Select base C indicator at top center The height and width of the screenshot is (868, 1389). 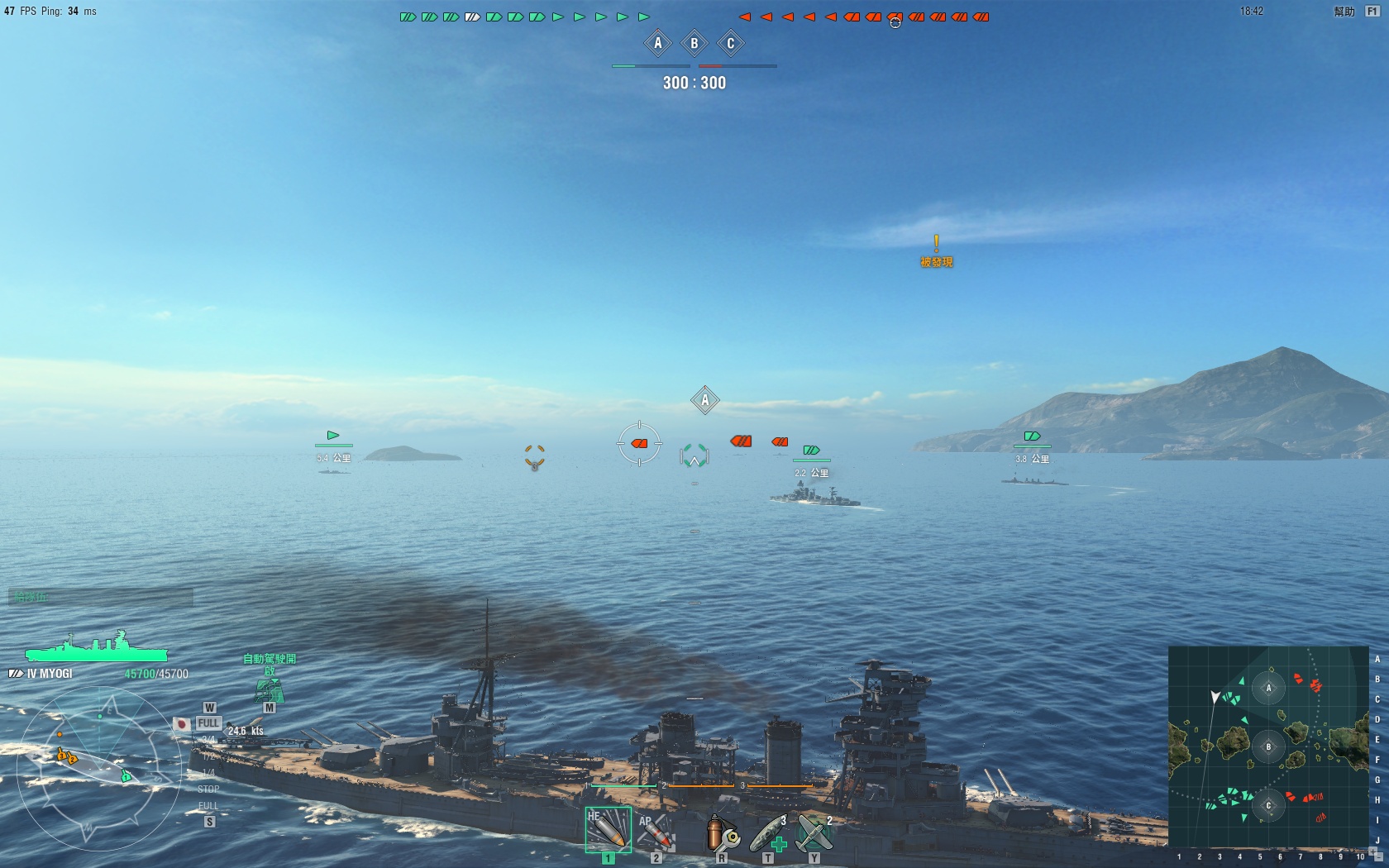pos(731,43)
